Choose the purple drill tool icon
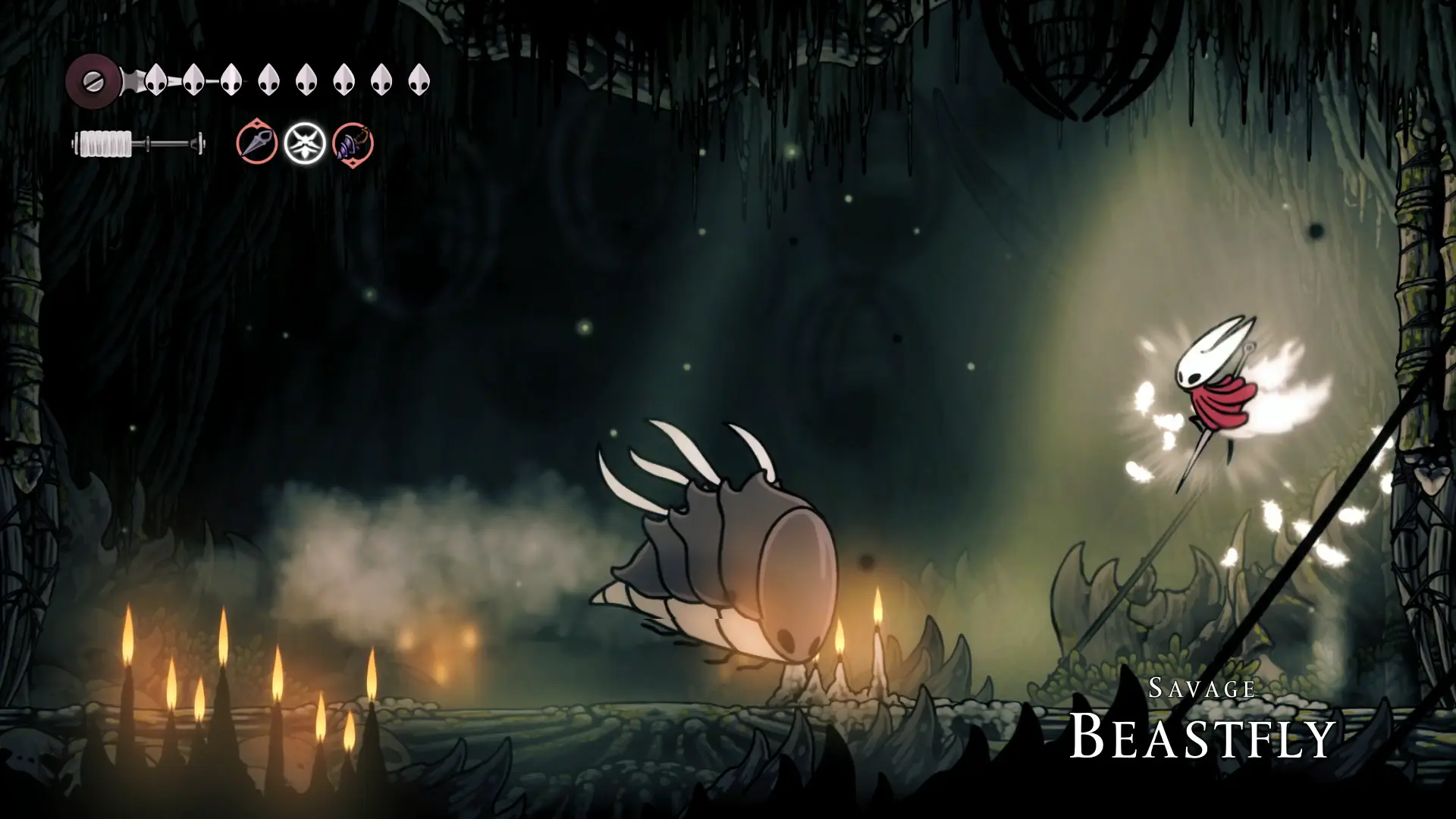This screenshot has height=819, width=1456. [x=353, y=143]
